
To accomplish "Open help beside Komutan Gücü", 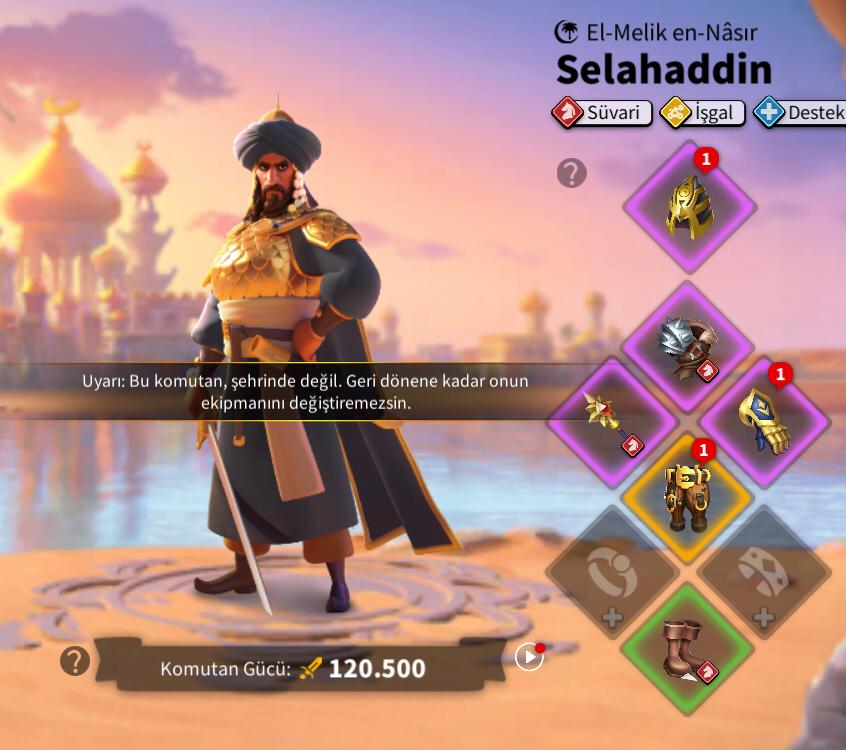I will pos(75,660).
